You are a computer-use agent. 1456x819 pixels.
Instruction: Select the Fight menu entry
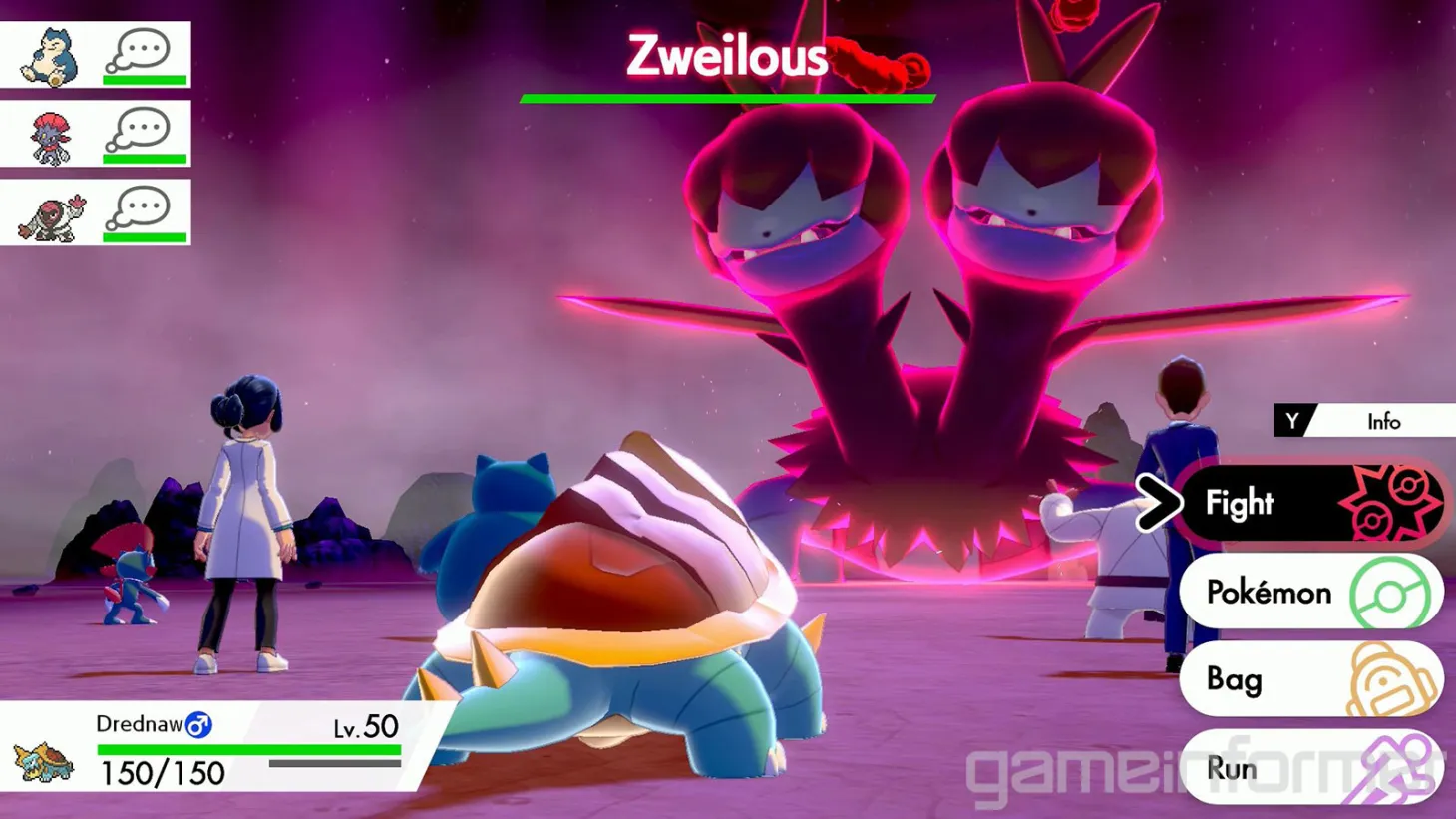point(1240,503)
